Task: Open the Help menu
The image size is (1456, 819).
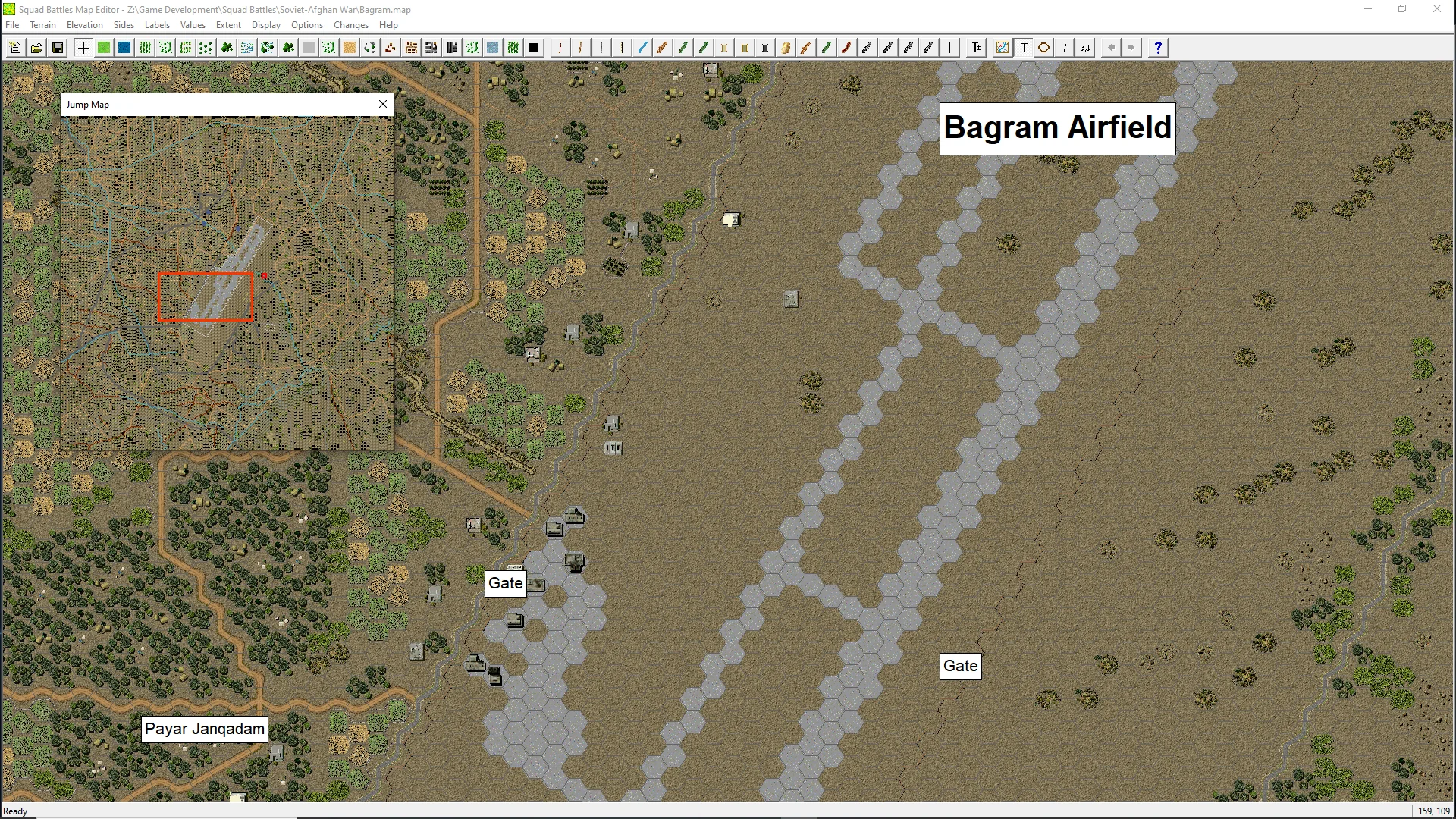Action: 388,25
